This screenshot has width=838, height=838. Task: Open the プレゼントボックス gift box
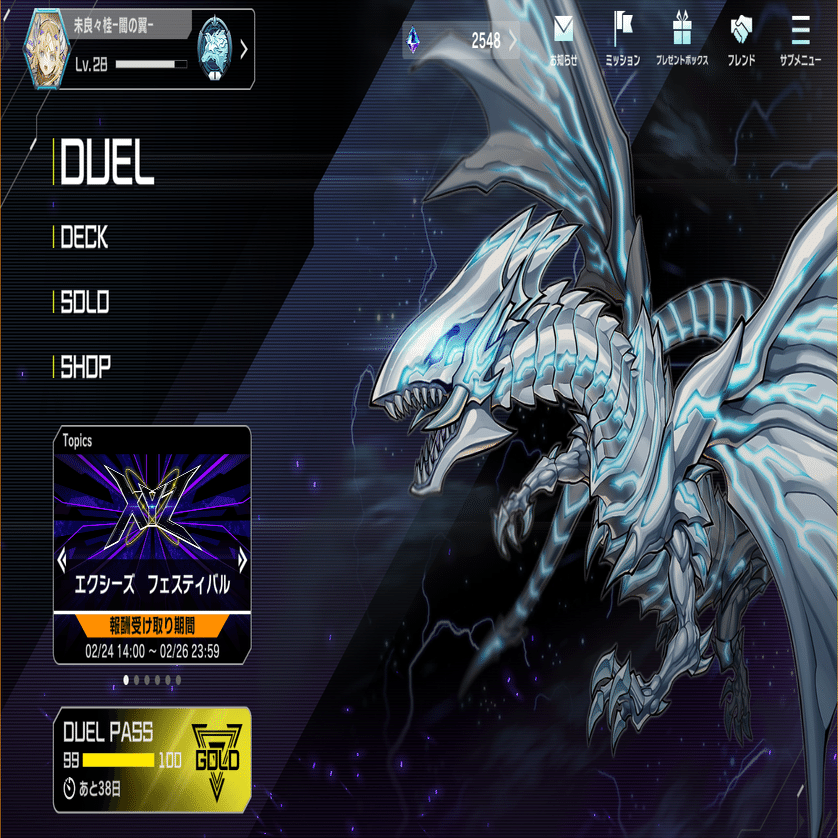[x=682, y=38]
